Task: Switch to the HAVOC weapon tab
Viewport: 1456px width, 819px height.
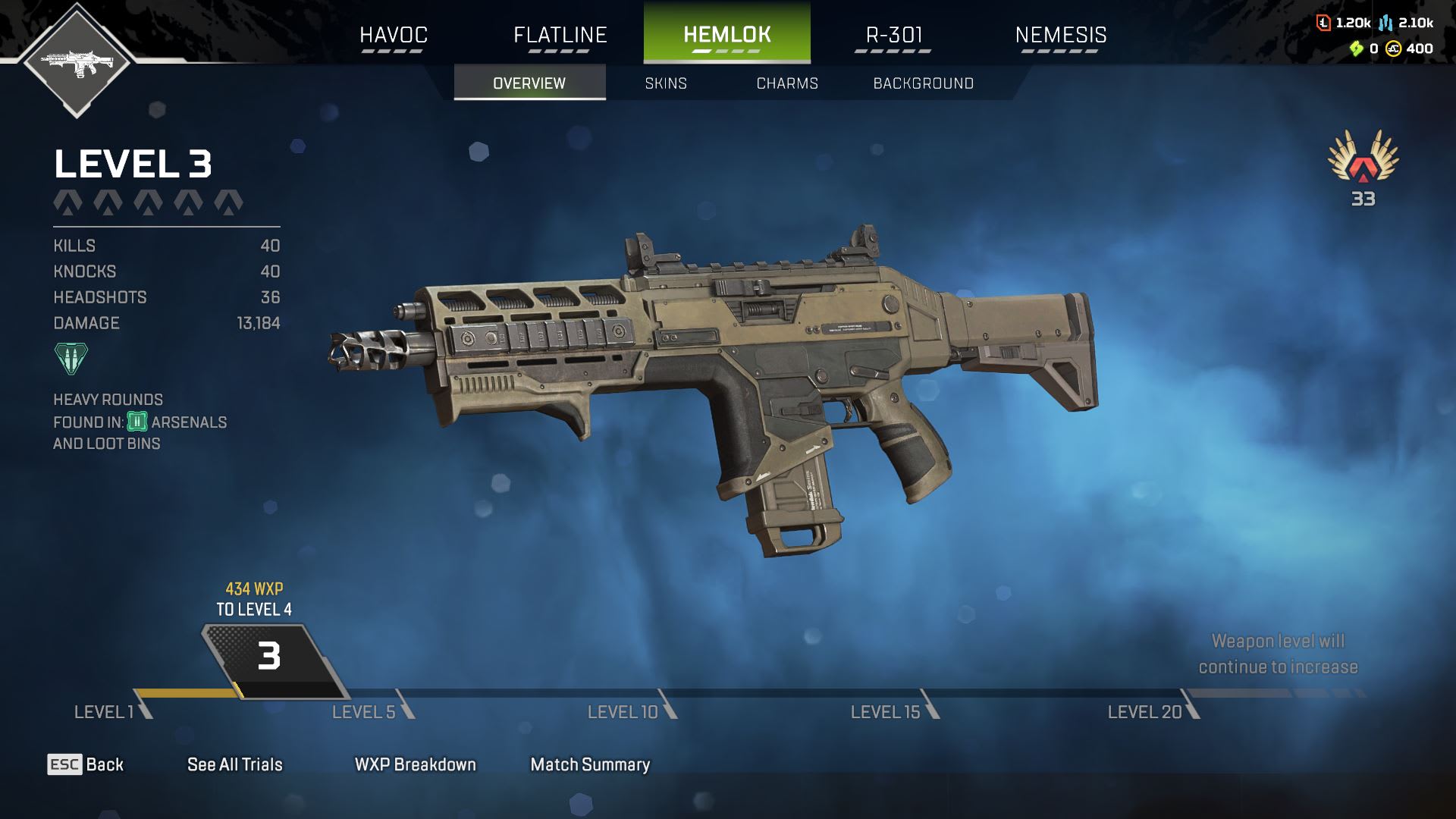Action: 393,35
